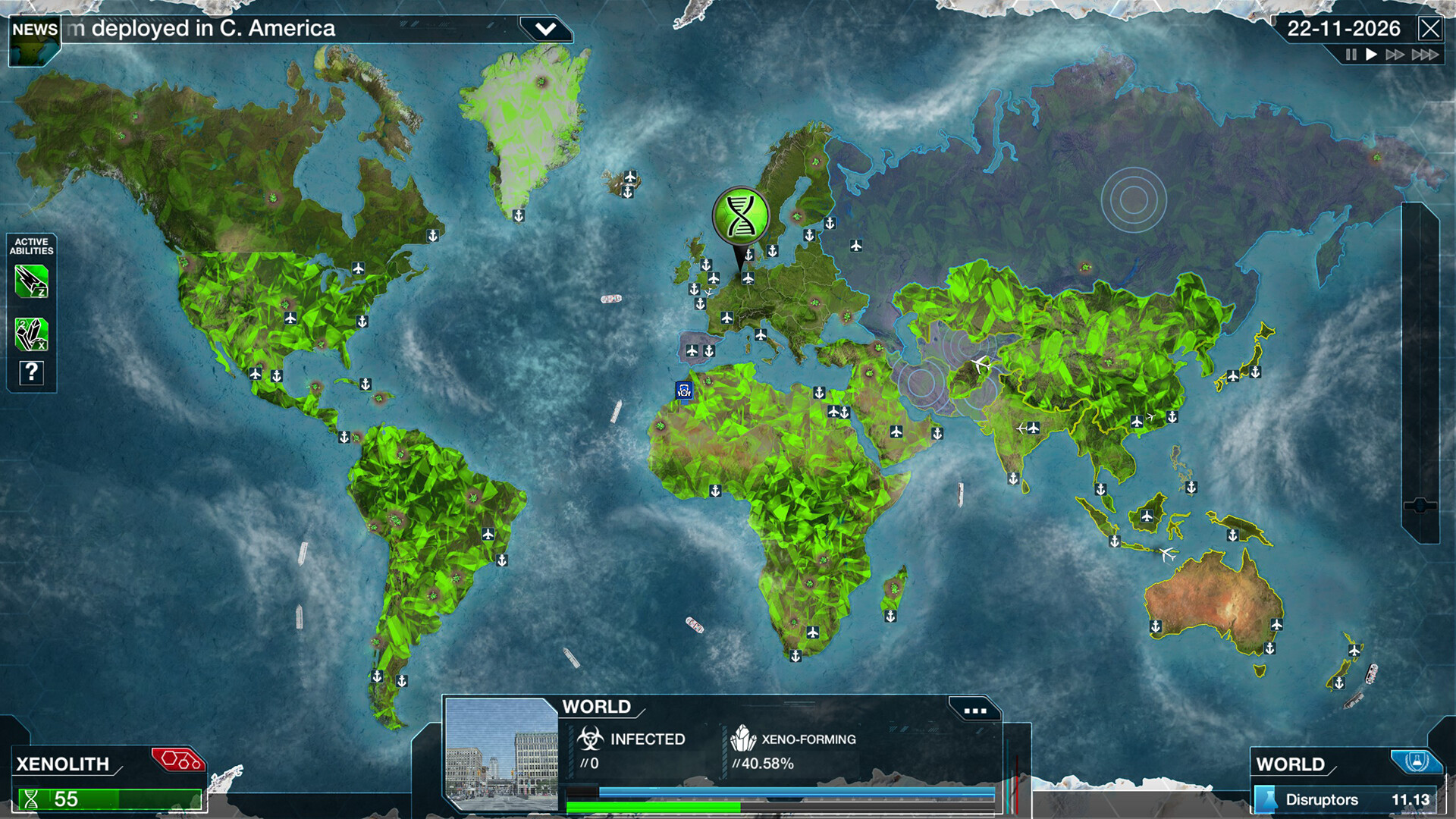Close the map view with the X button
Image resolution: width=1456 pixels, height=819 pixels.
(1432, 29)
